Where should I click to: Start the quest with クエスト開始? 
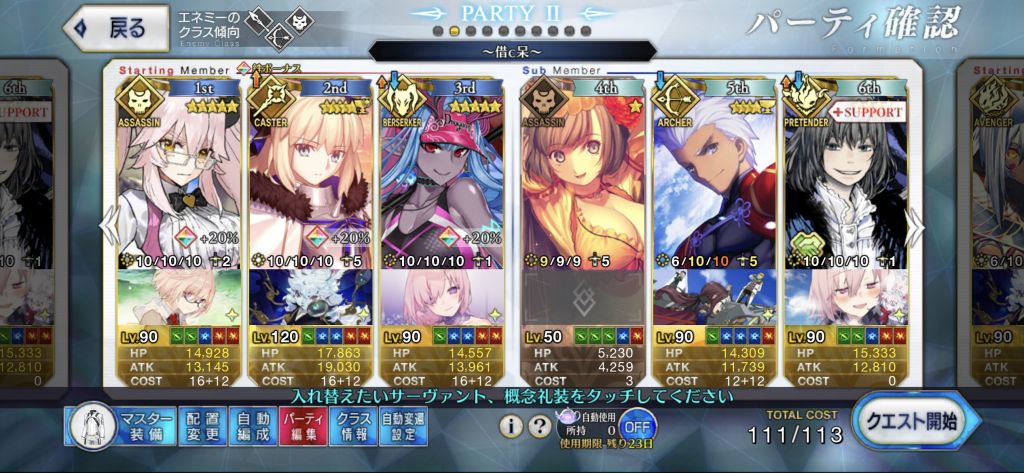coord(910,423)
